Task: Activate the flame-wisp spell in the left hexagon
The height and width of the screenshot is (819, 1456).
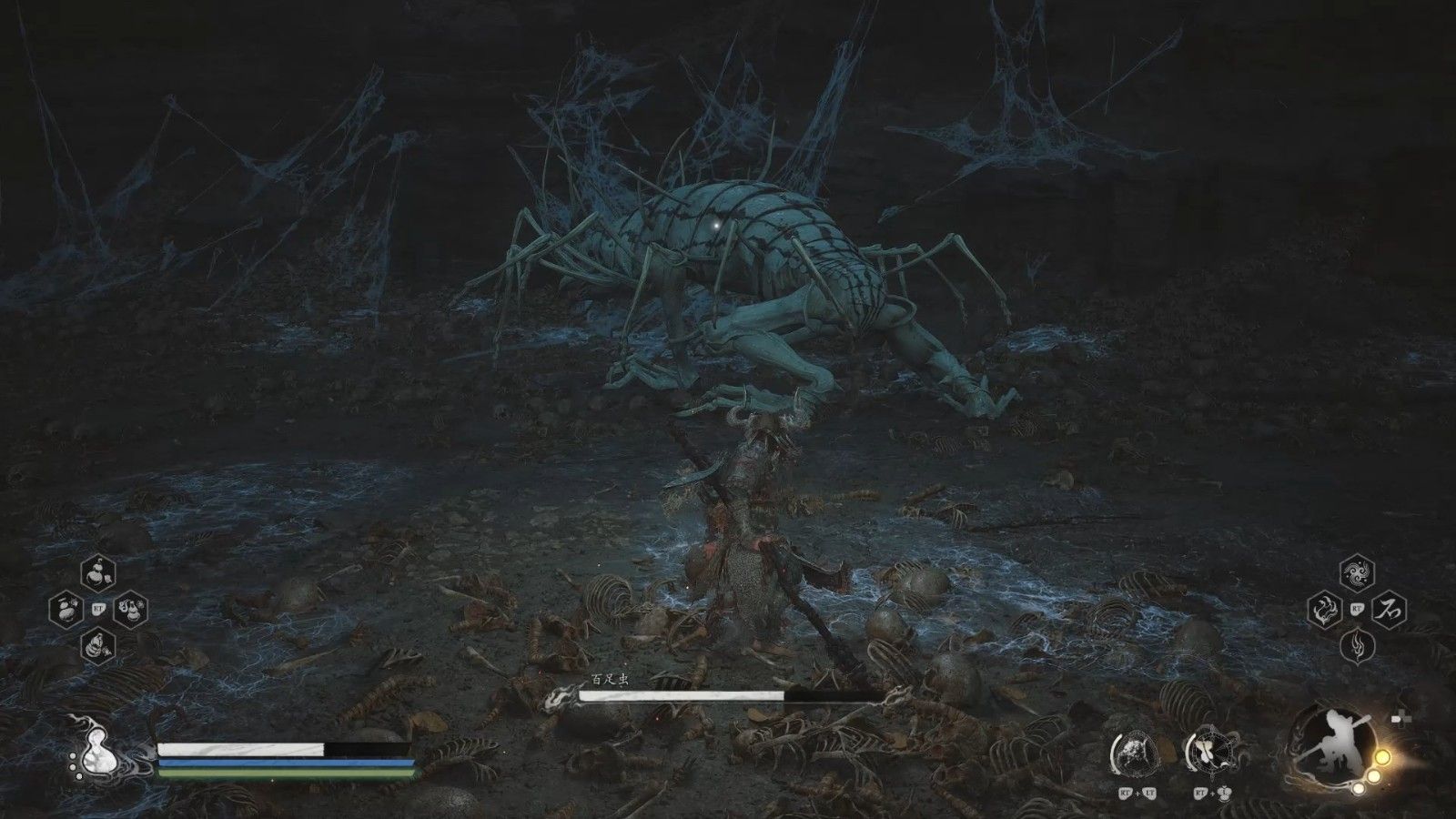Action: 1325,610
